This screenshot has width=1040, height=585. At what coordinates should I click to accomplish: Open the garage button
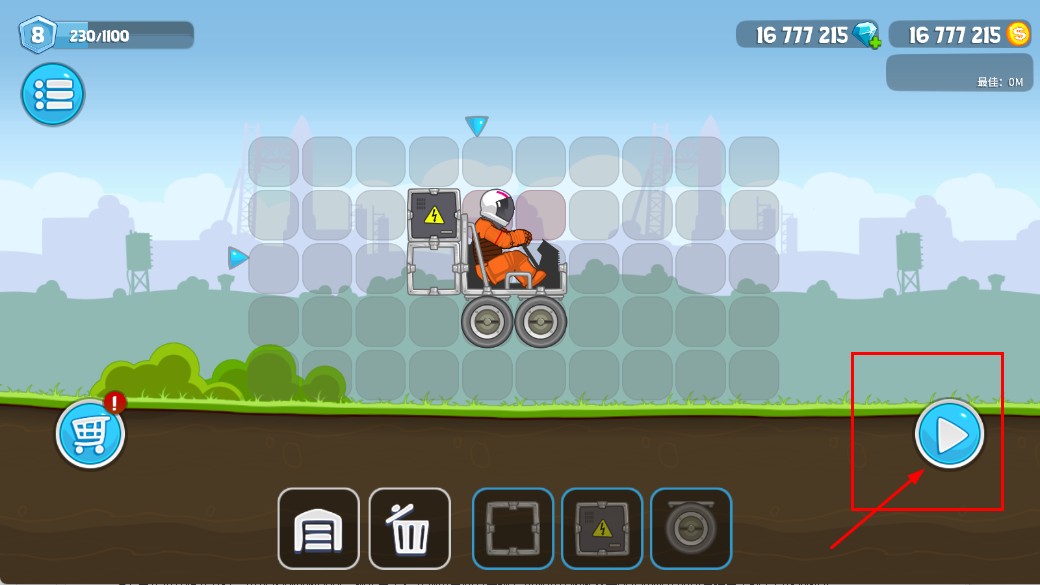(318, 528)
